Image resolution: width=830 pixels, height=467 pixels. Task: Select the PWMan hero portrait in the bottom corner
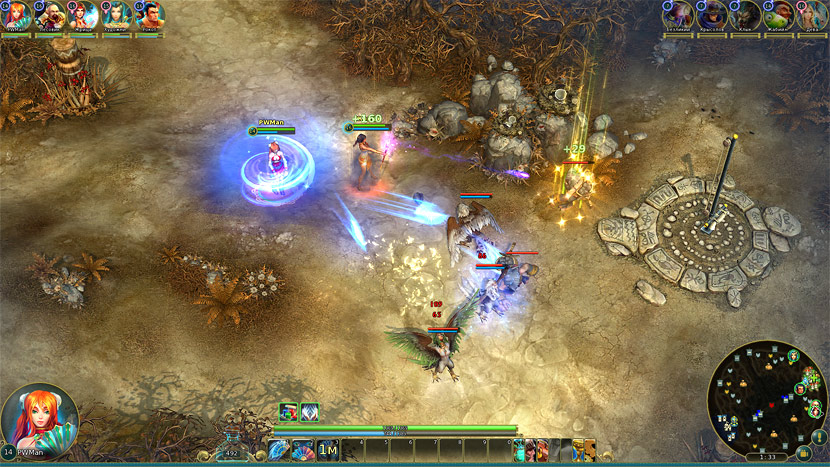click(40, 419)
